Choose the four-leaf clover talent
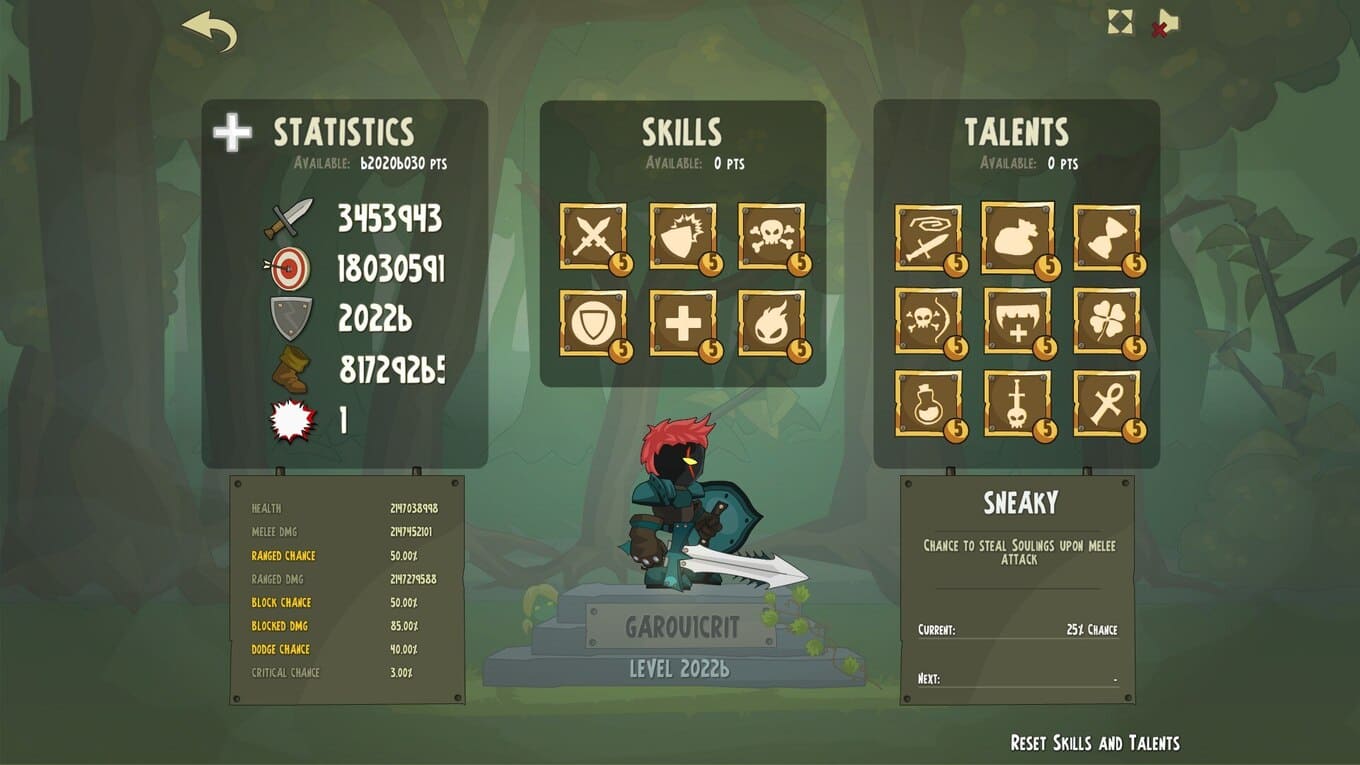 (x=1106, y=321)
